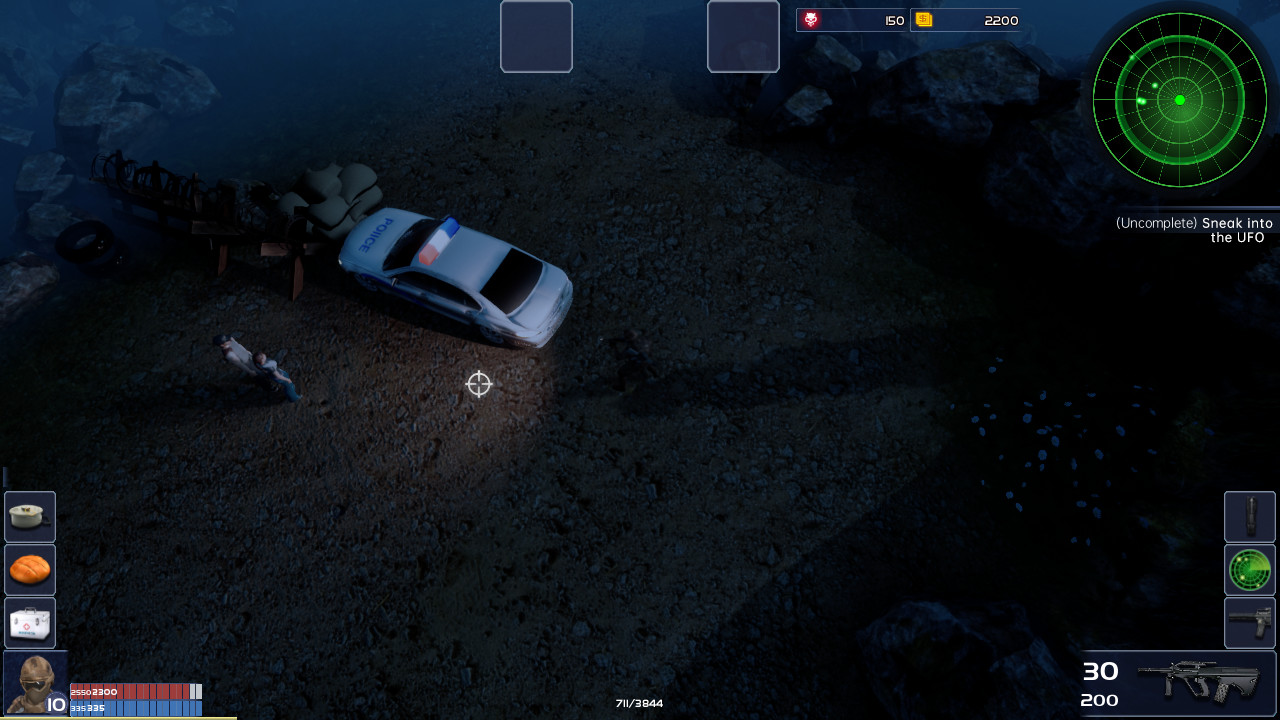1280x720 pixels.
Task: Click the reserve ammo count of 200
Action: [1100, 700]
